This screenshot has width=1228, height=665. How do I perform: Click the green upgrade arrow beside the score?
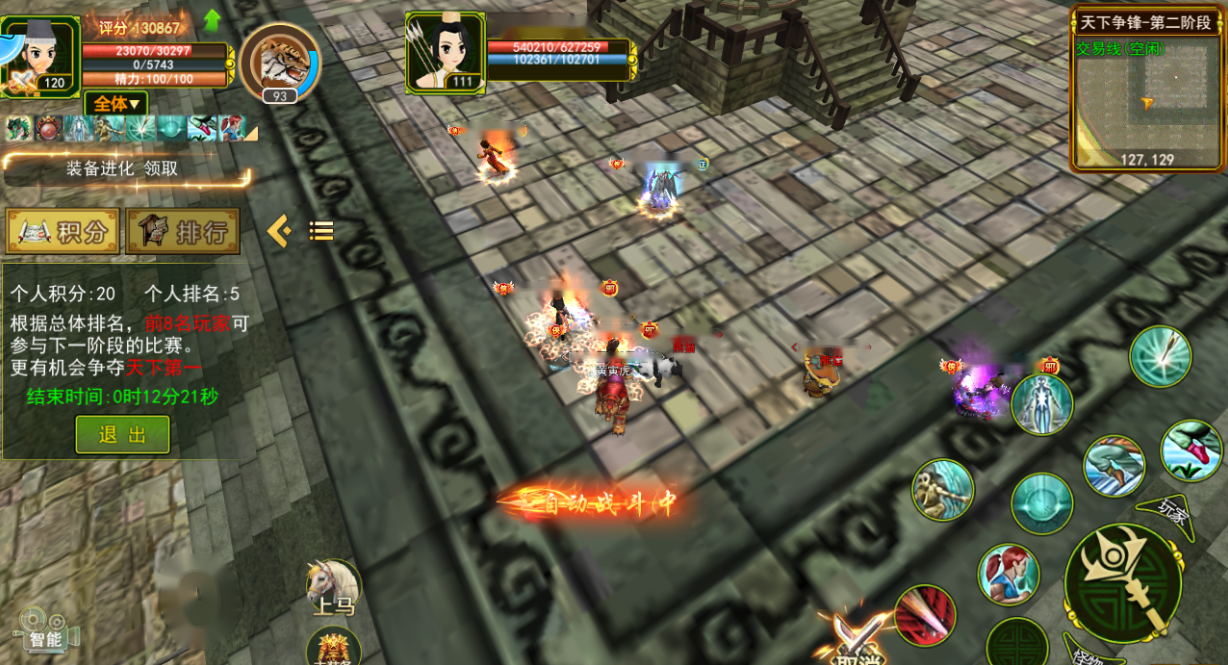tap(212, 20)
